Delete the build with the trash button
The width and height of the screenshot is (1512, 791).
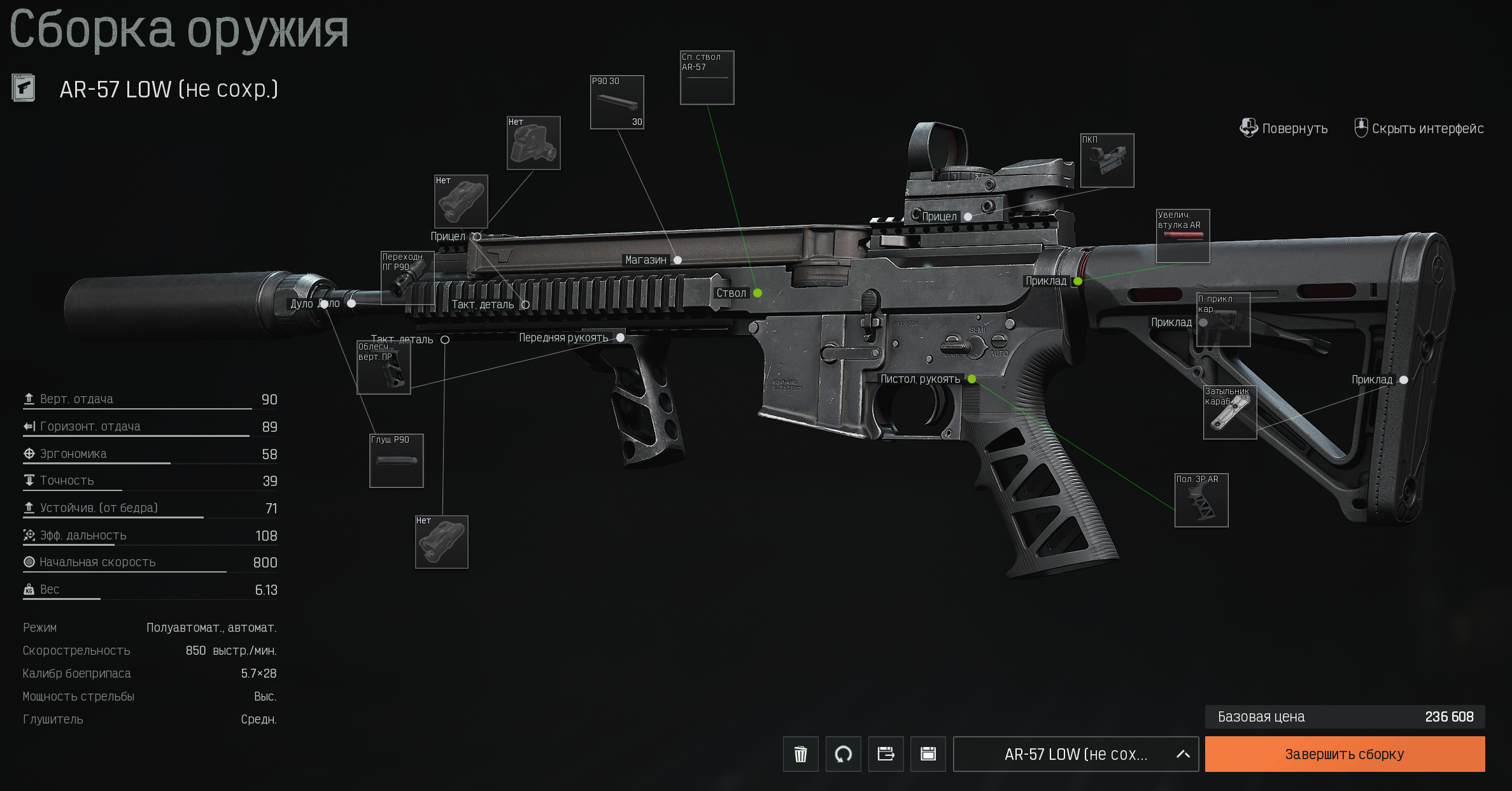tap(800, 754)
